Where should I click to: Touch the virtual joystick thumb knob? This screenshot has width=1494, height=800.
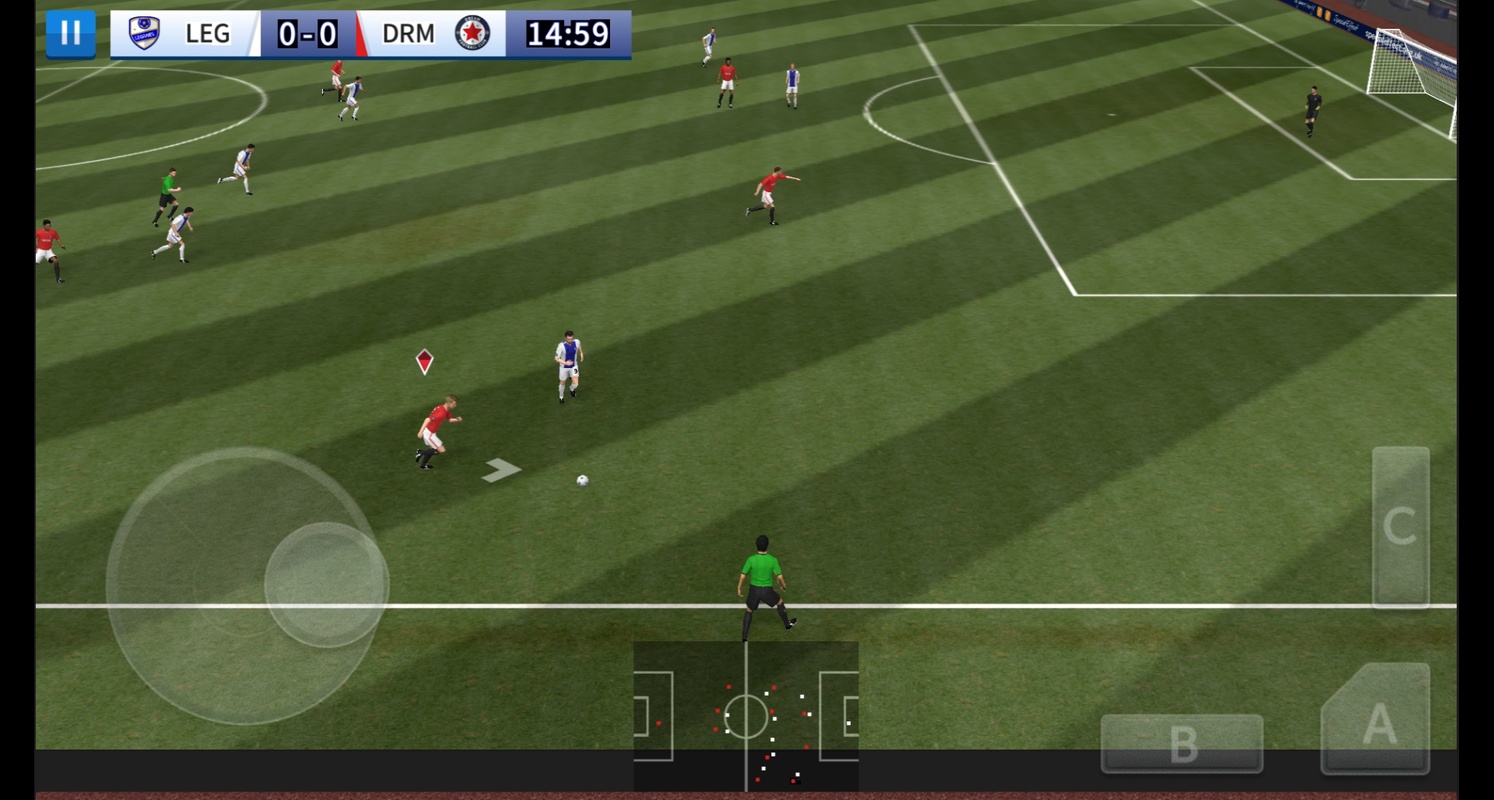pyautogui.click(x=326, y=584)
